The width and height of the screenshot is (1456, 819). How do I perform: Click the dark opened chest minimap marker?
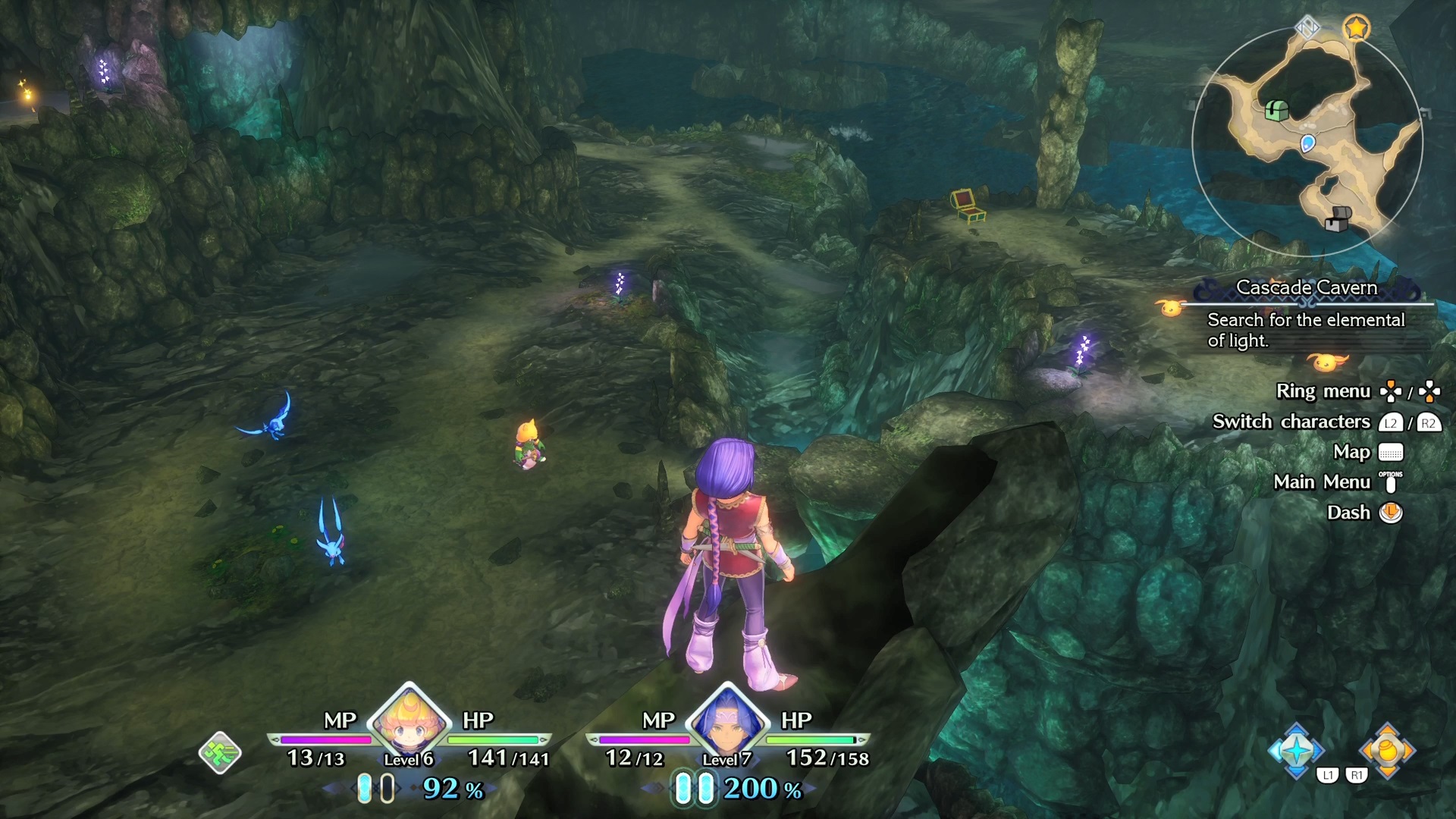coord(1338,218)
